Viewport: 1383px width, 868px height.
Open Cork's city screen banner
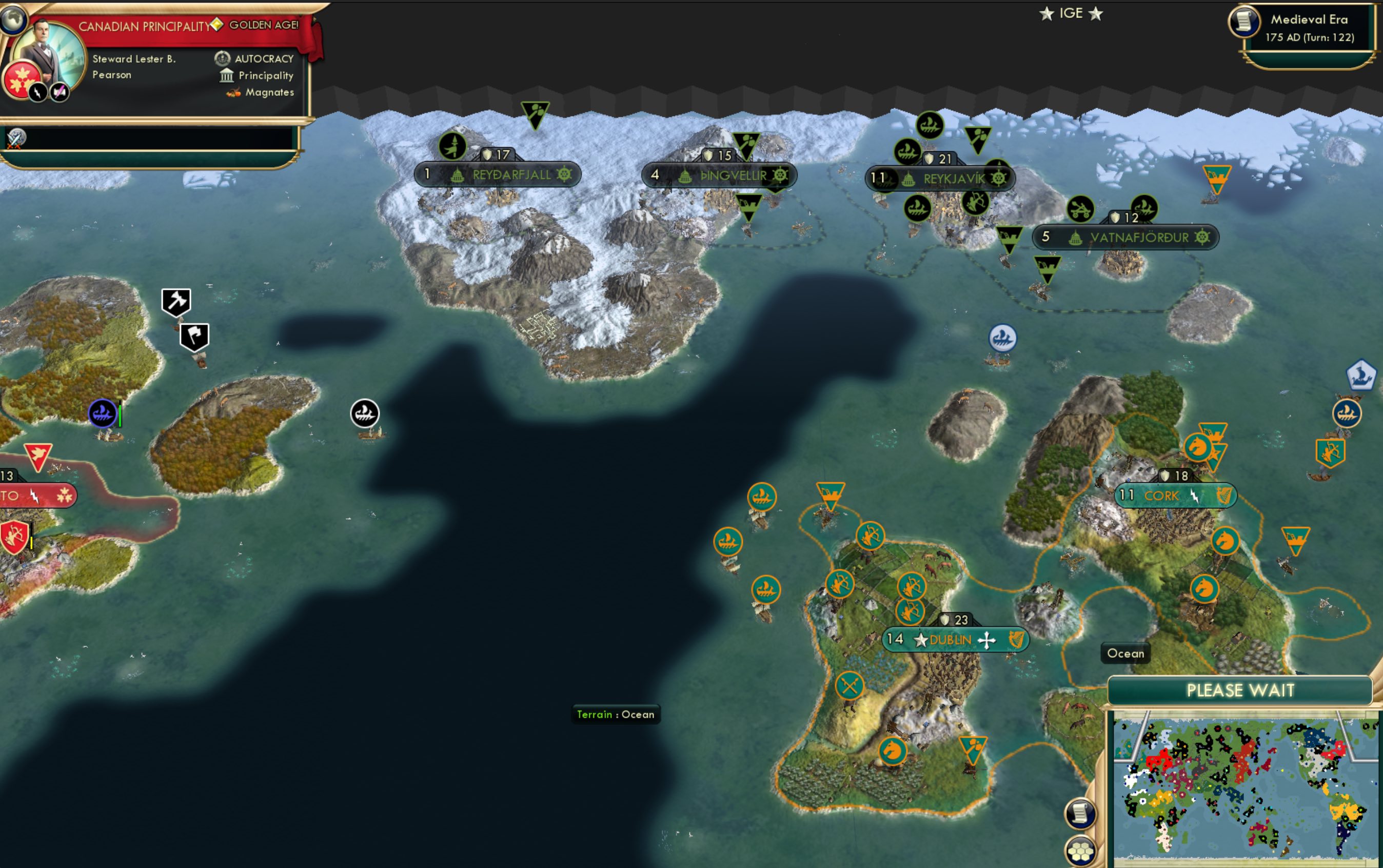pos(1175,496)
